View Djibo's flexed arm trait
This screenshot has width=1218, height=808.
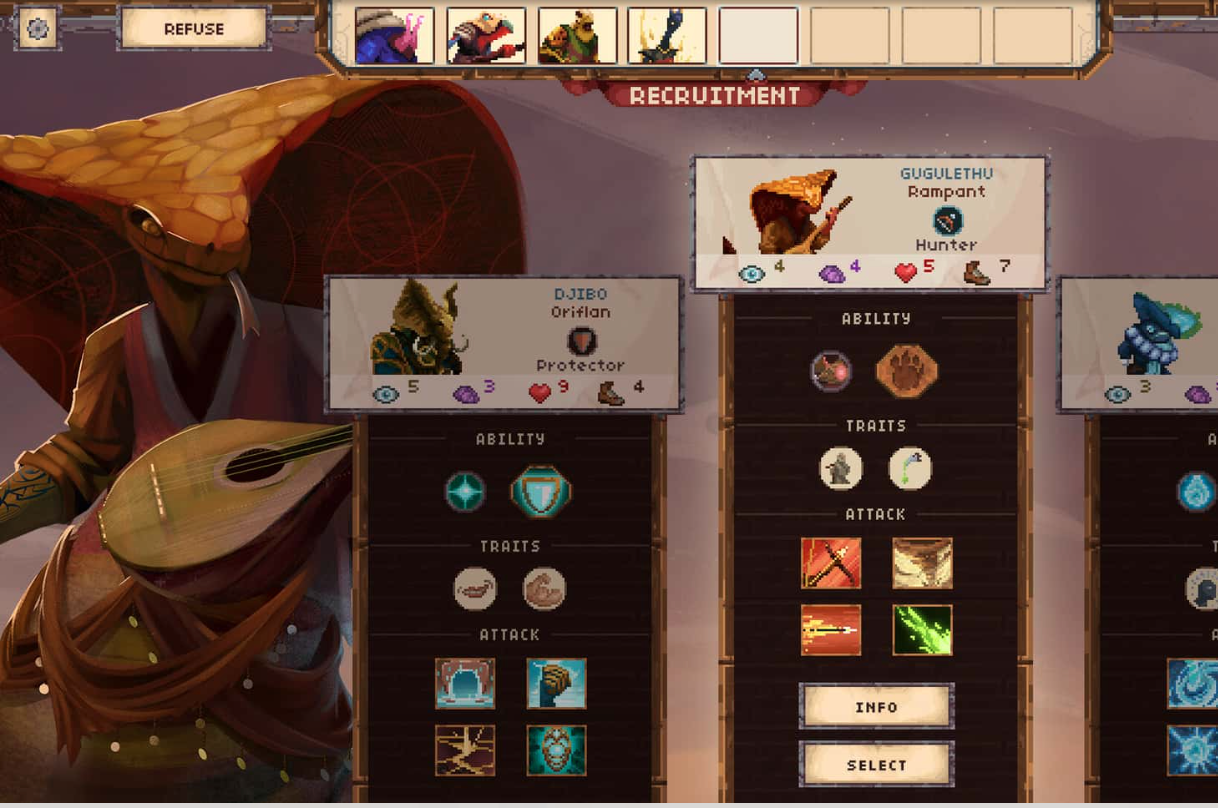tap(545, 589)
